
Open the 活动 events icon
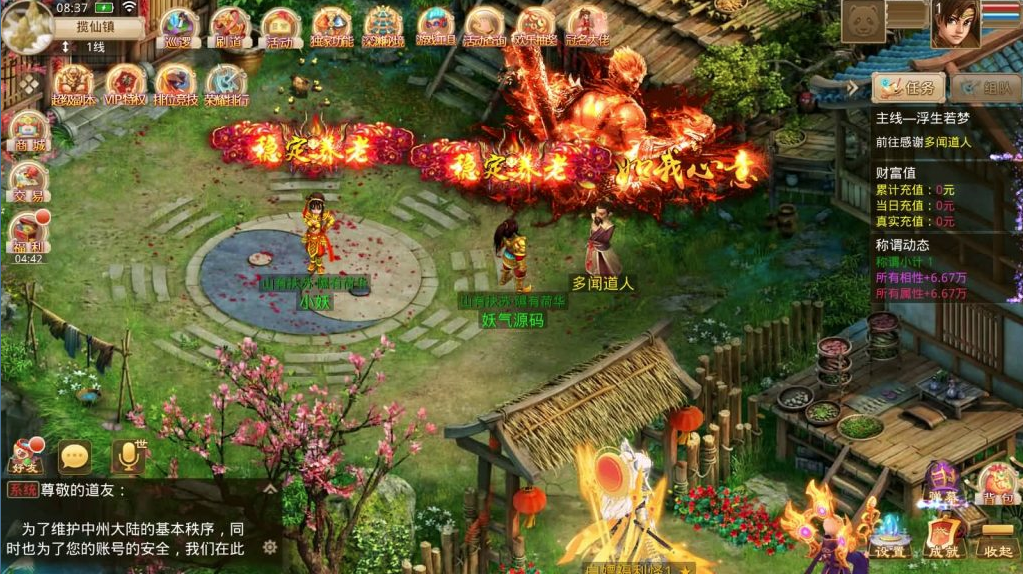tap(281, 28)
